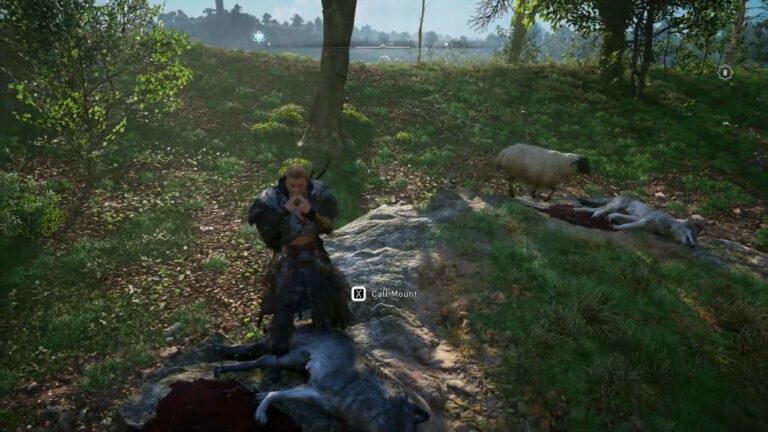Select the glowing objective marker on the compass
This screenshot has height=432, width=768.
tap(259, 37)
